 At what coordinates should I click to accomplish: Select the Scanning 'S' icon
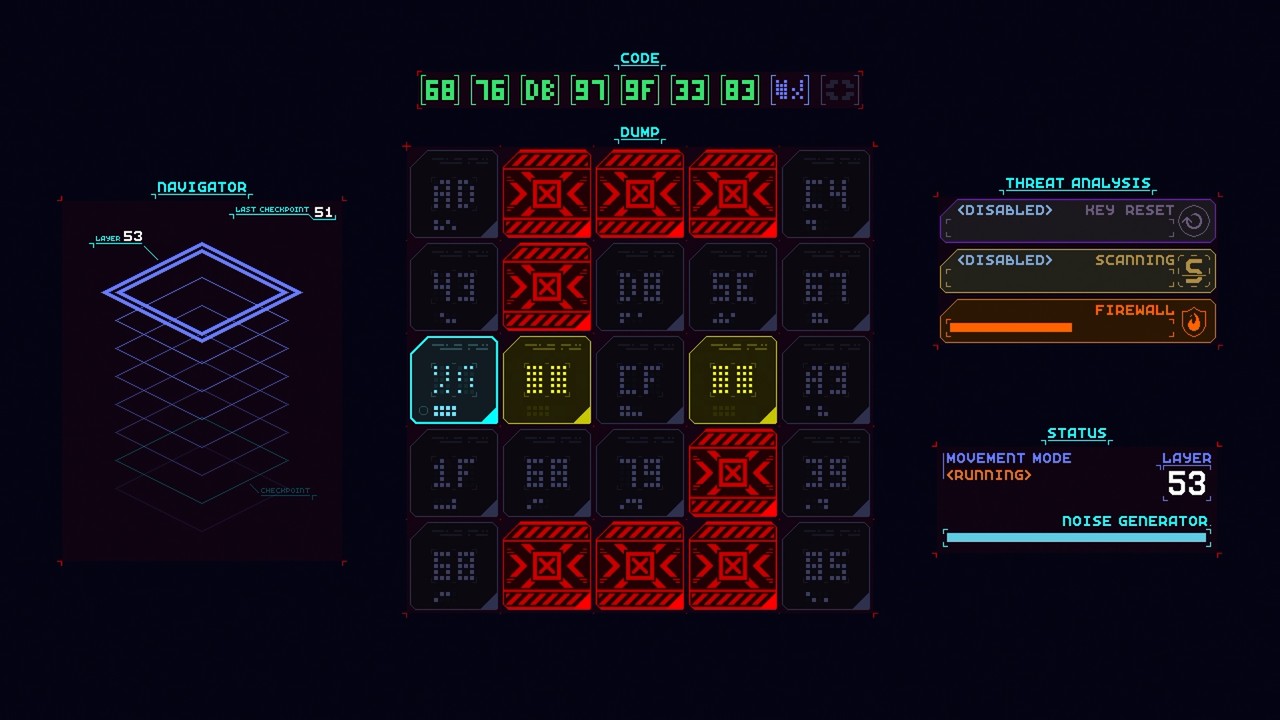tap(1192, 270)
